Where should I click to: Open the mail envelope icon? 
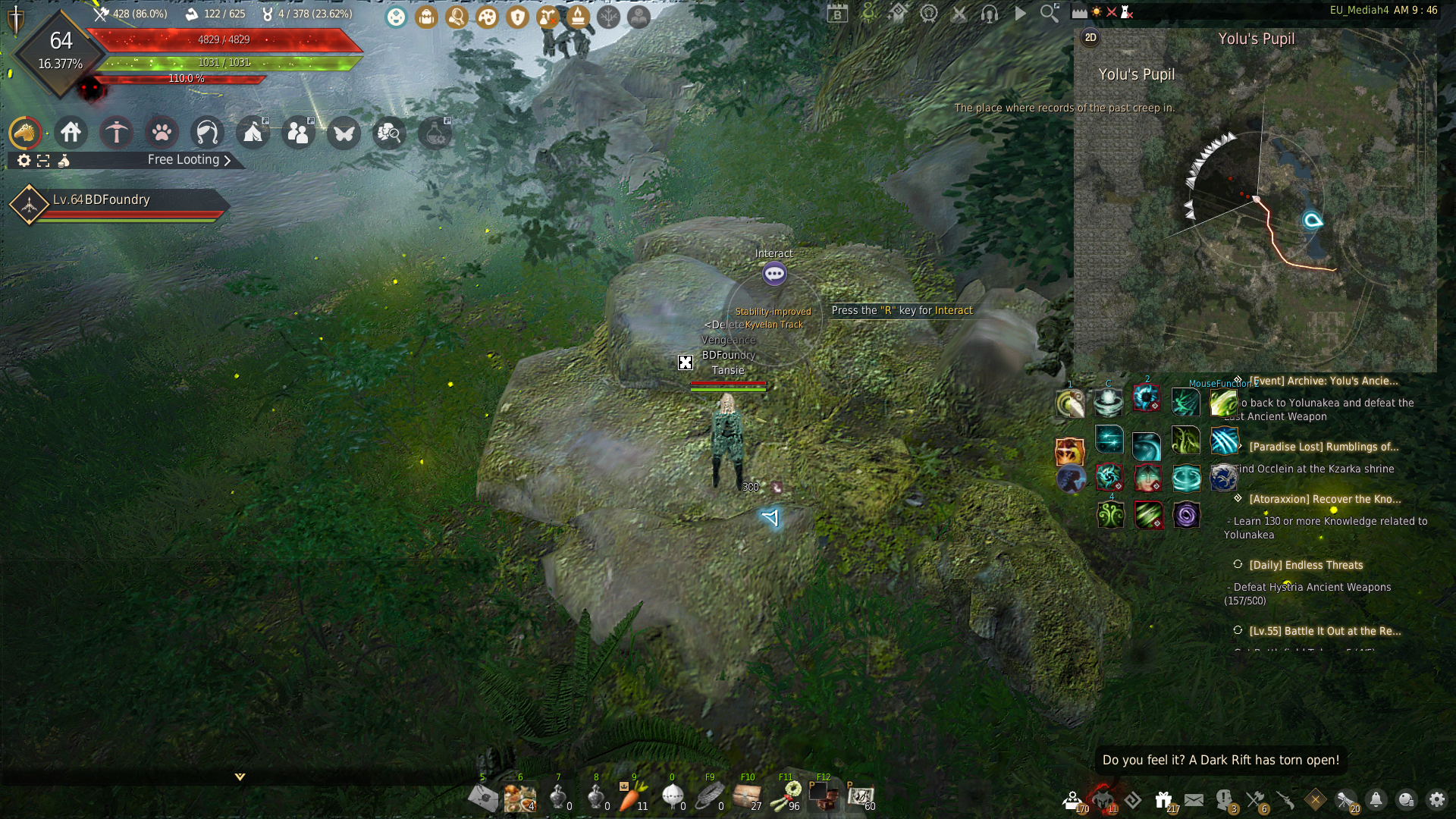pyautogui.click(x=1194, y=800)
